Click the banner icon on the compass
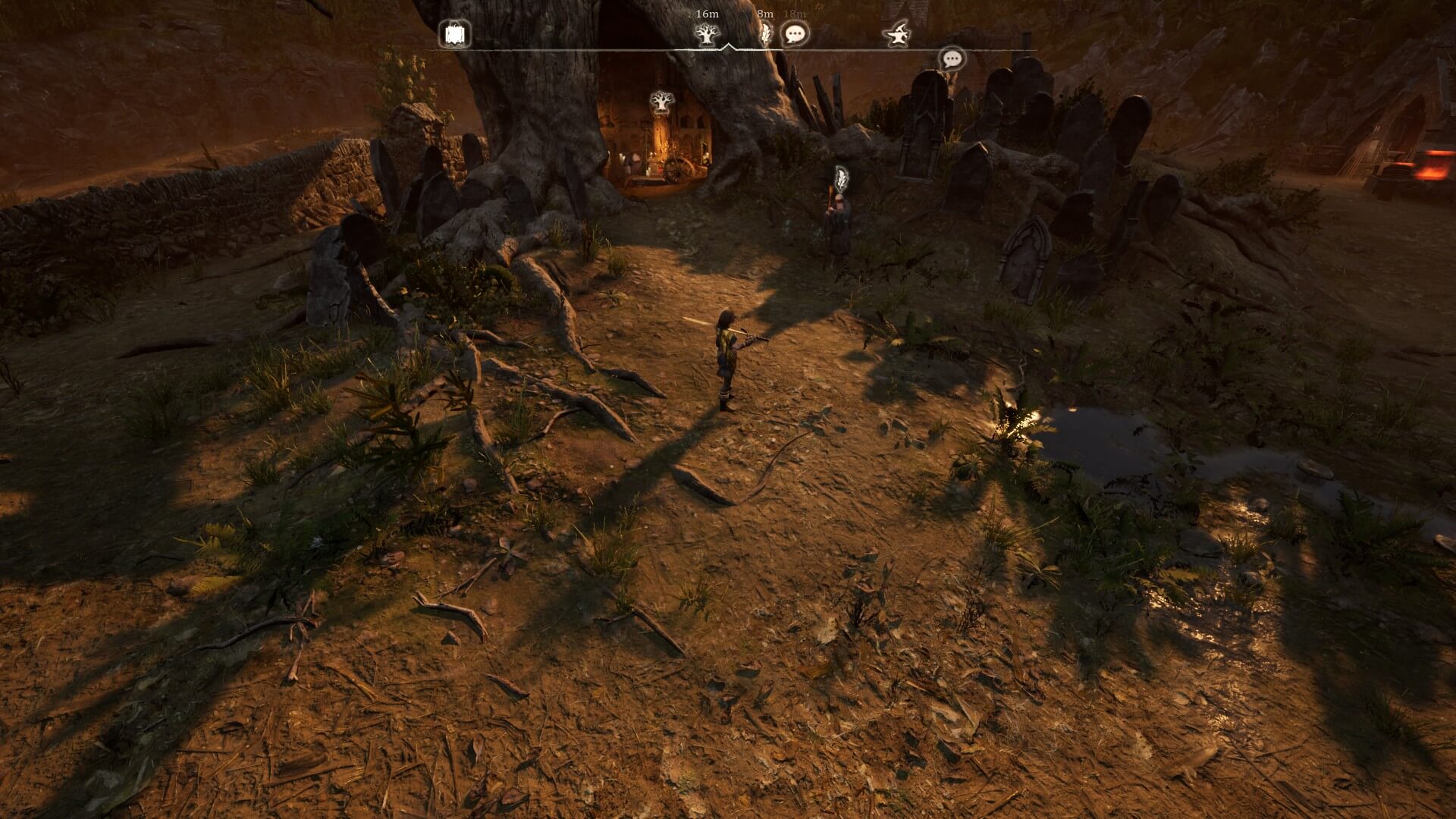Viewport: 1456px width, 819px height. [x=455, y=34]
